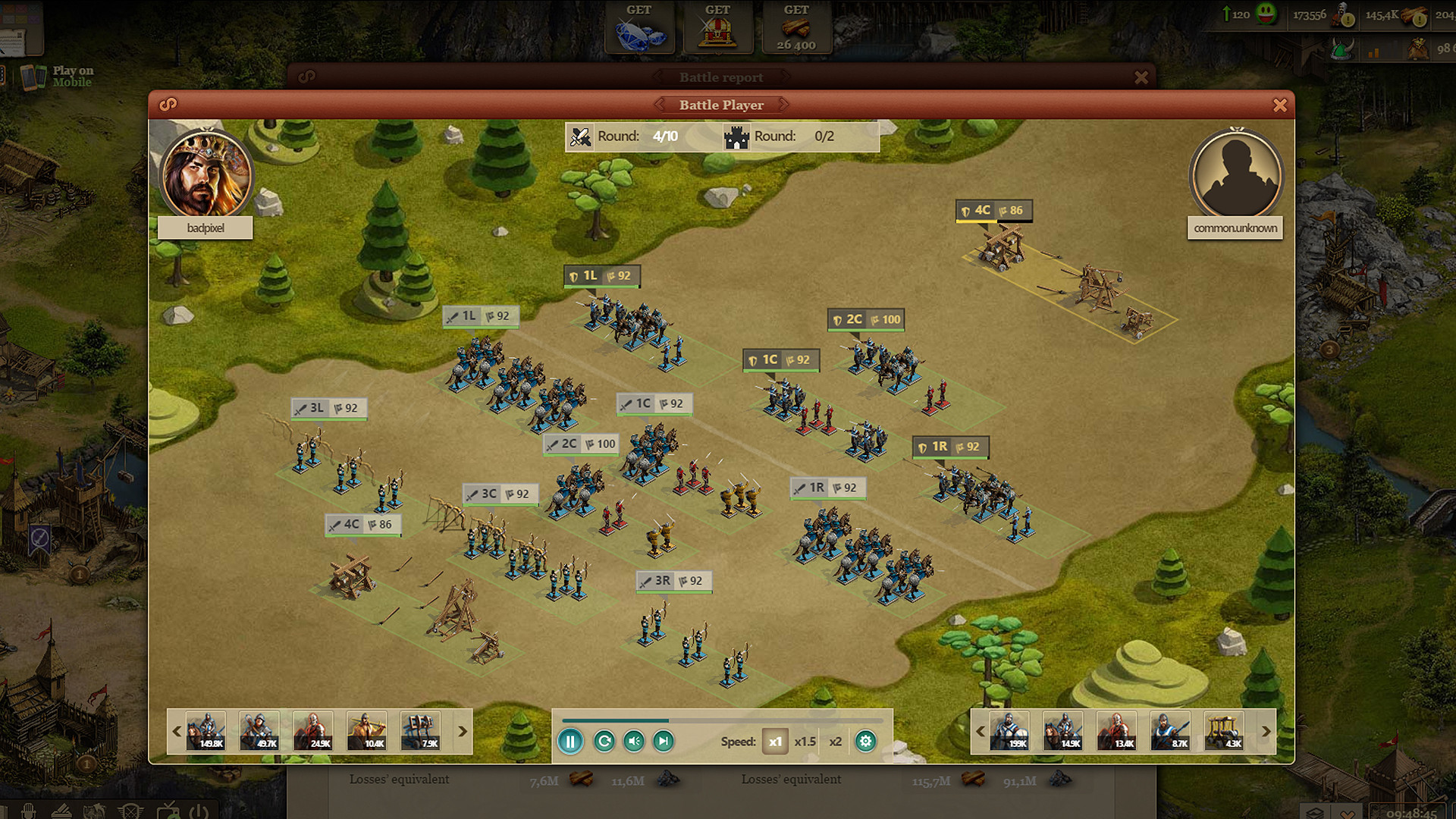Mute battle sound with the speaker icon
The image size is (1456, 819).
[634, 741]
